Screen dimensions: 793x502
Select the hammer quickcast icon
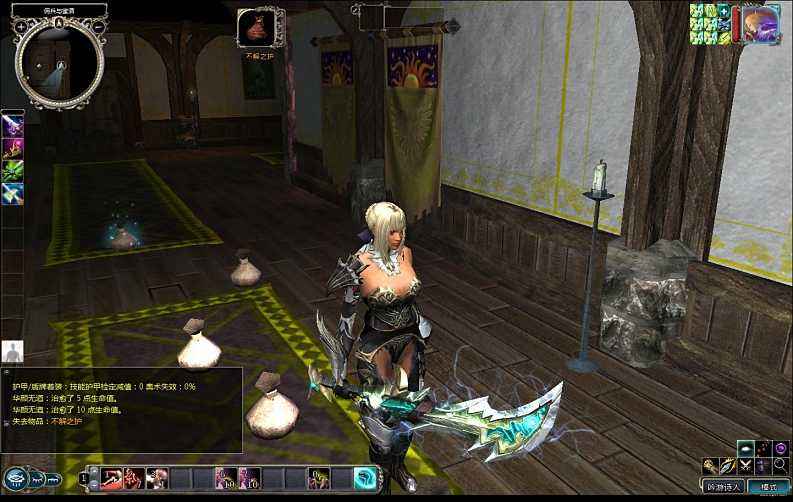pos(13,194)
